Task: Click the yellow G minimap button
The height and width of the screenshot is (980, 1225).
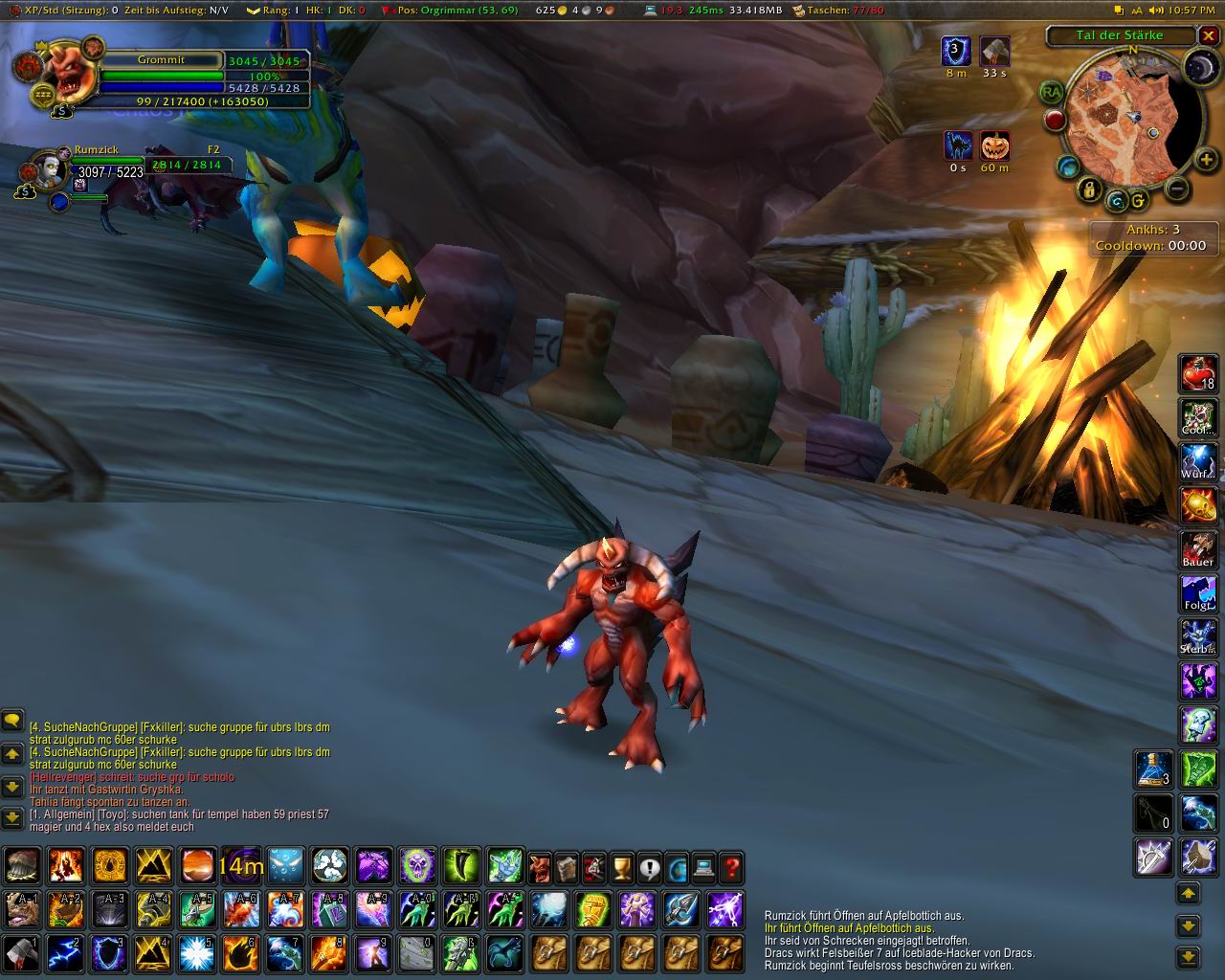Action: (1138, 201)
